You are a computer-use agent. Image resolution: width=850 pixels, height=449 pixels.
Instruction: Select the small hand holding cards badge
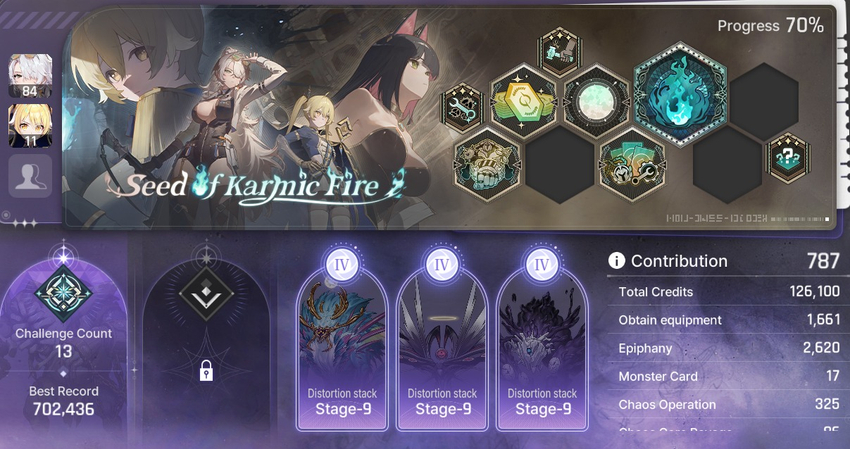click(x=559, y=50)
